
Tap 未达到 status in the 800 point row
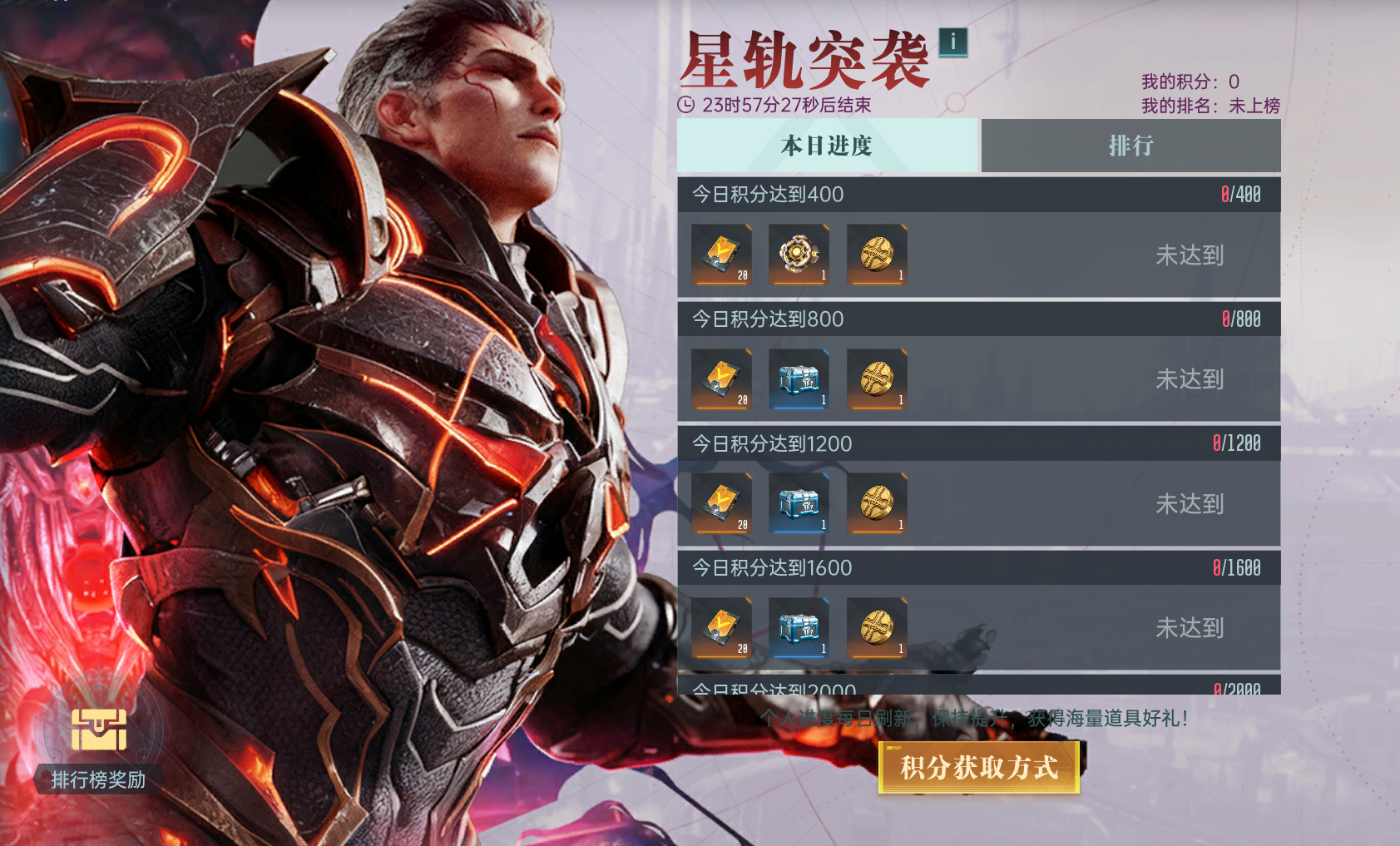point(1189,379)
